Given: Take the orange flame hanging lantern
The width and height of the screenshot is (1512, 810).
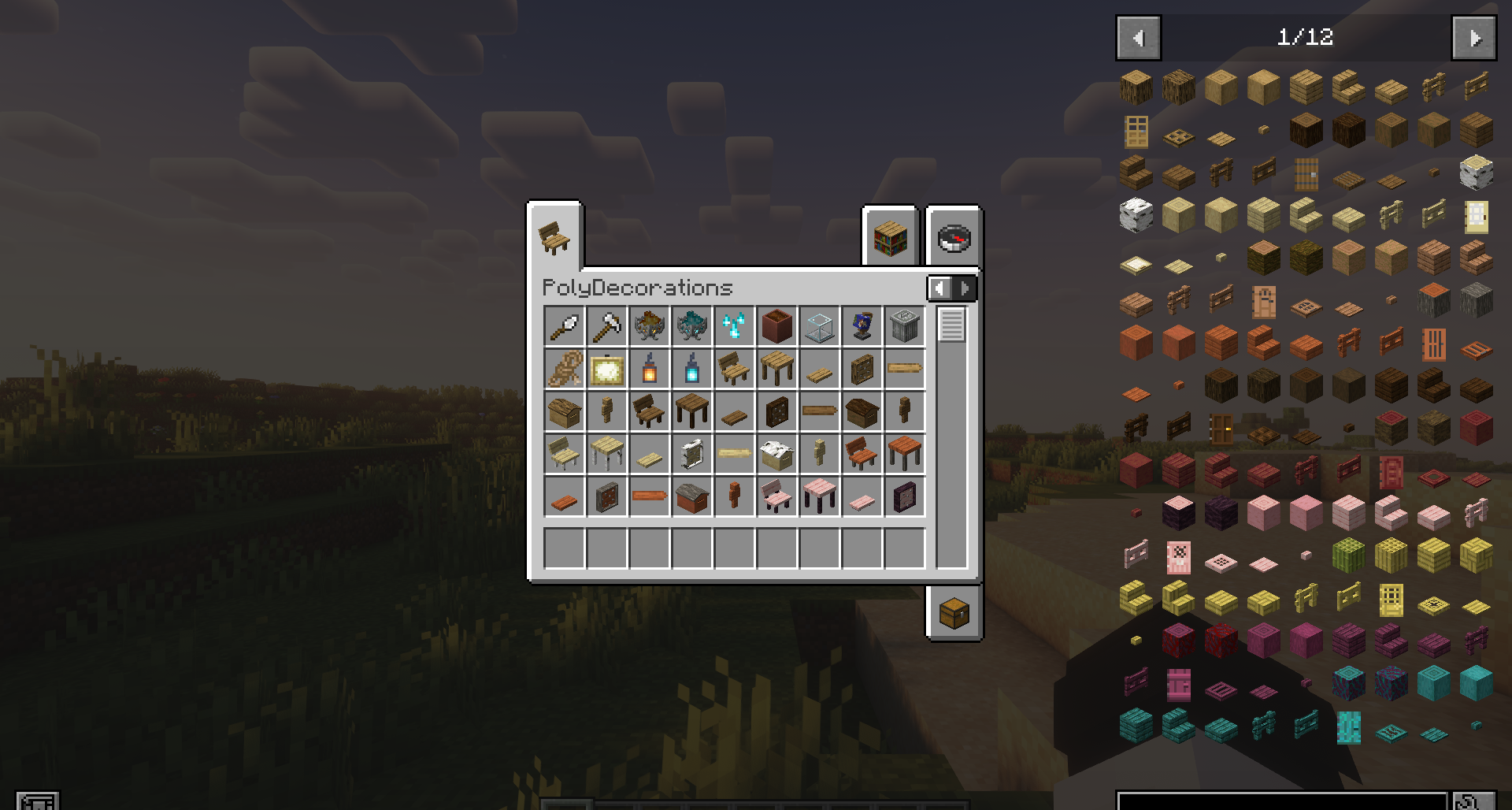Looking at the screenshot, I should pyautogui.click(x=650, y=369).
